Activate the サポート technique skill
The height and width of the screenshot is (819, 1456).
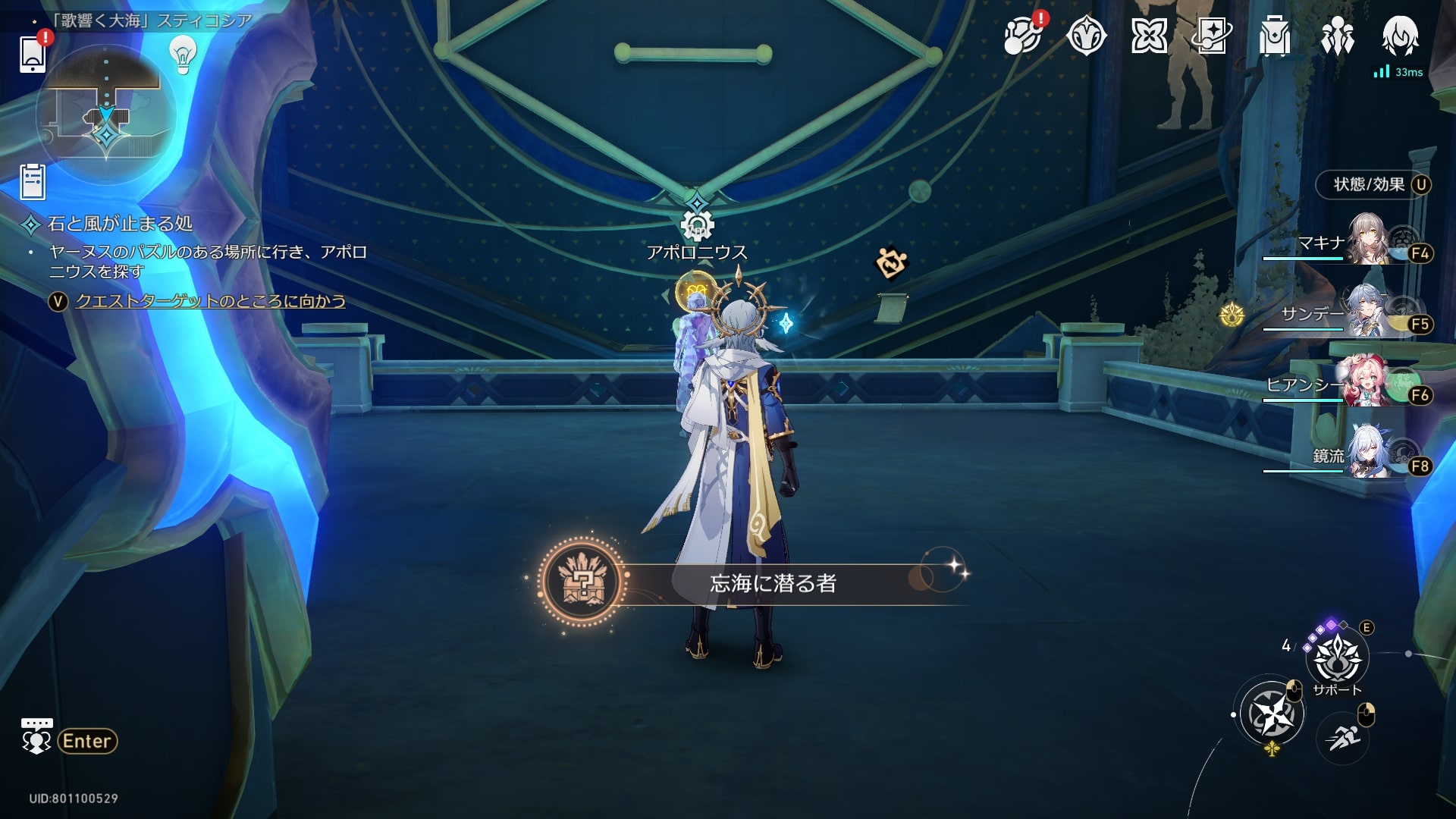(x=1337, y=658)
